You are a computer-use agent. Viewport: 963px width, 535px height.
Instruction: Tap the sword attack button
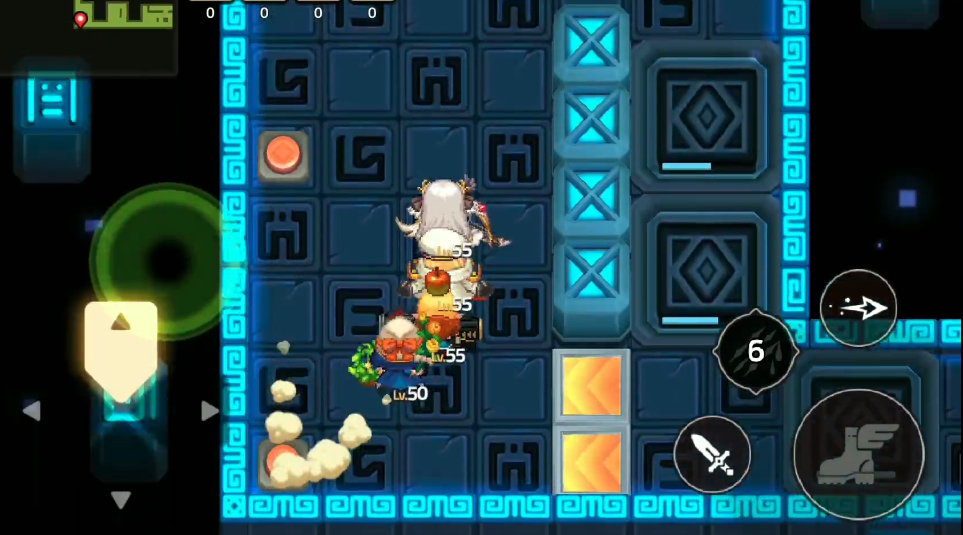click(x=712, y=454)
